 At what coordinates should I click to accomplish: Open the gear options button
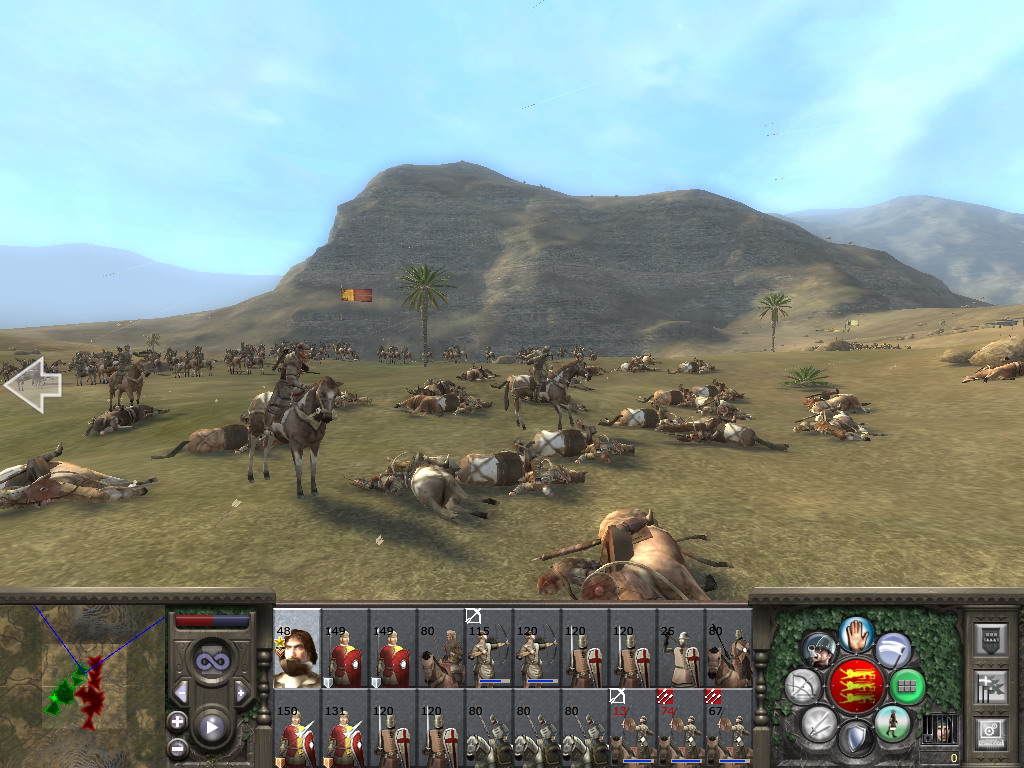(x=990, y=731)
